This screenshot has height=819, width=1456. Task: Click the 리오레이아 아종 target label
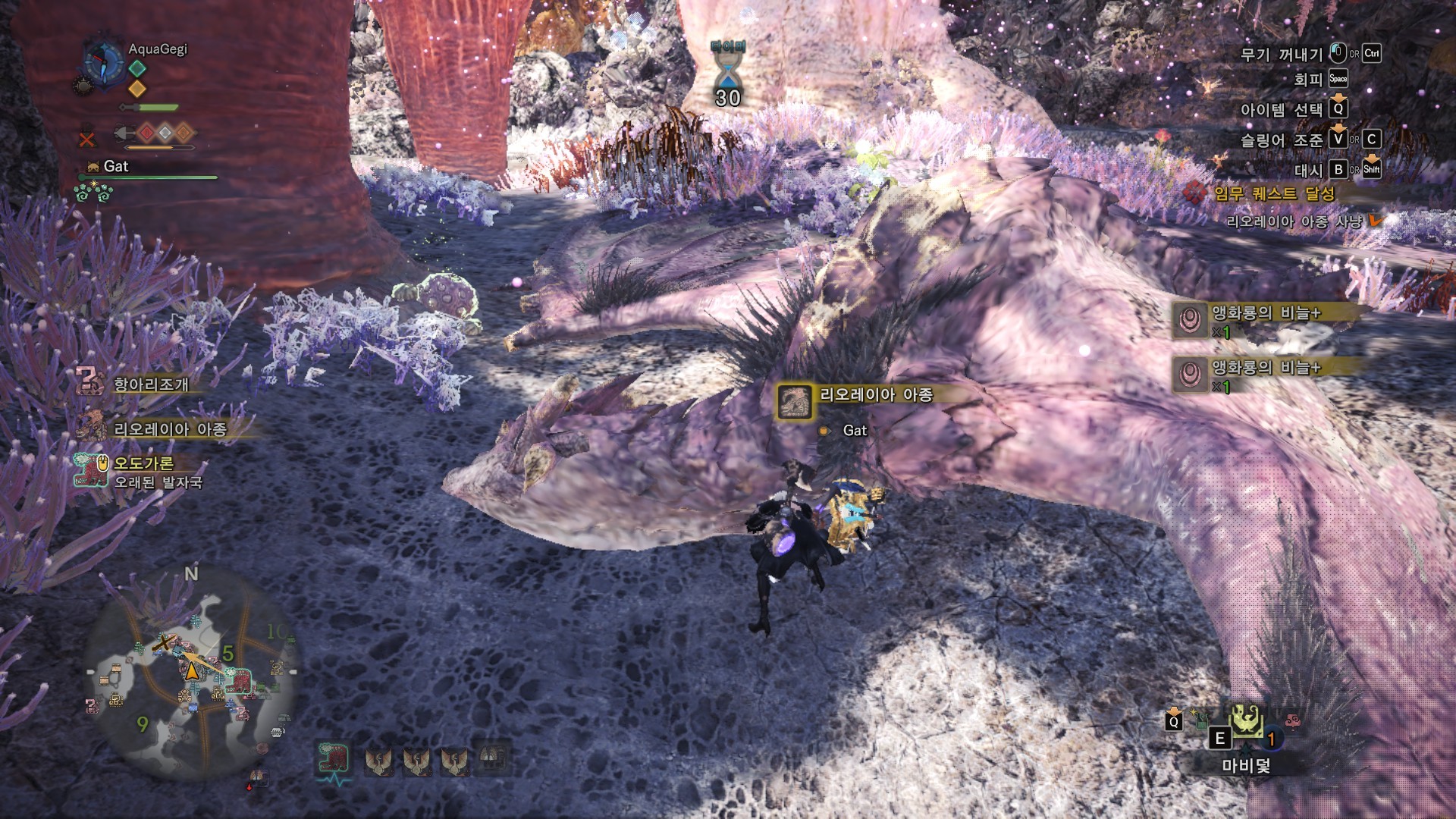[x=876, y=395]
